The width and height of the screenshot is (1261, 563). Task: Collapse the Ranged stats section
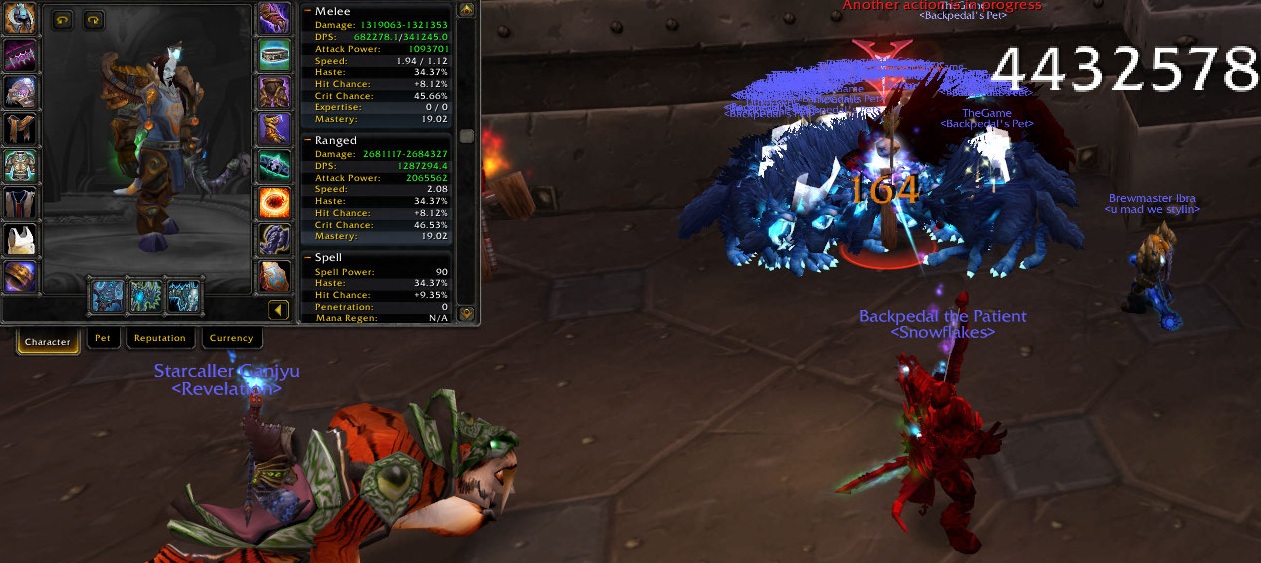[x=308, y=141]
